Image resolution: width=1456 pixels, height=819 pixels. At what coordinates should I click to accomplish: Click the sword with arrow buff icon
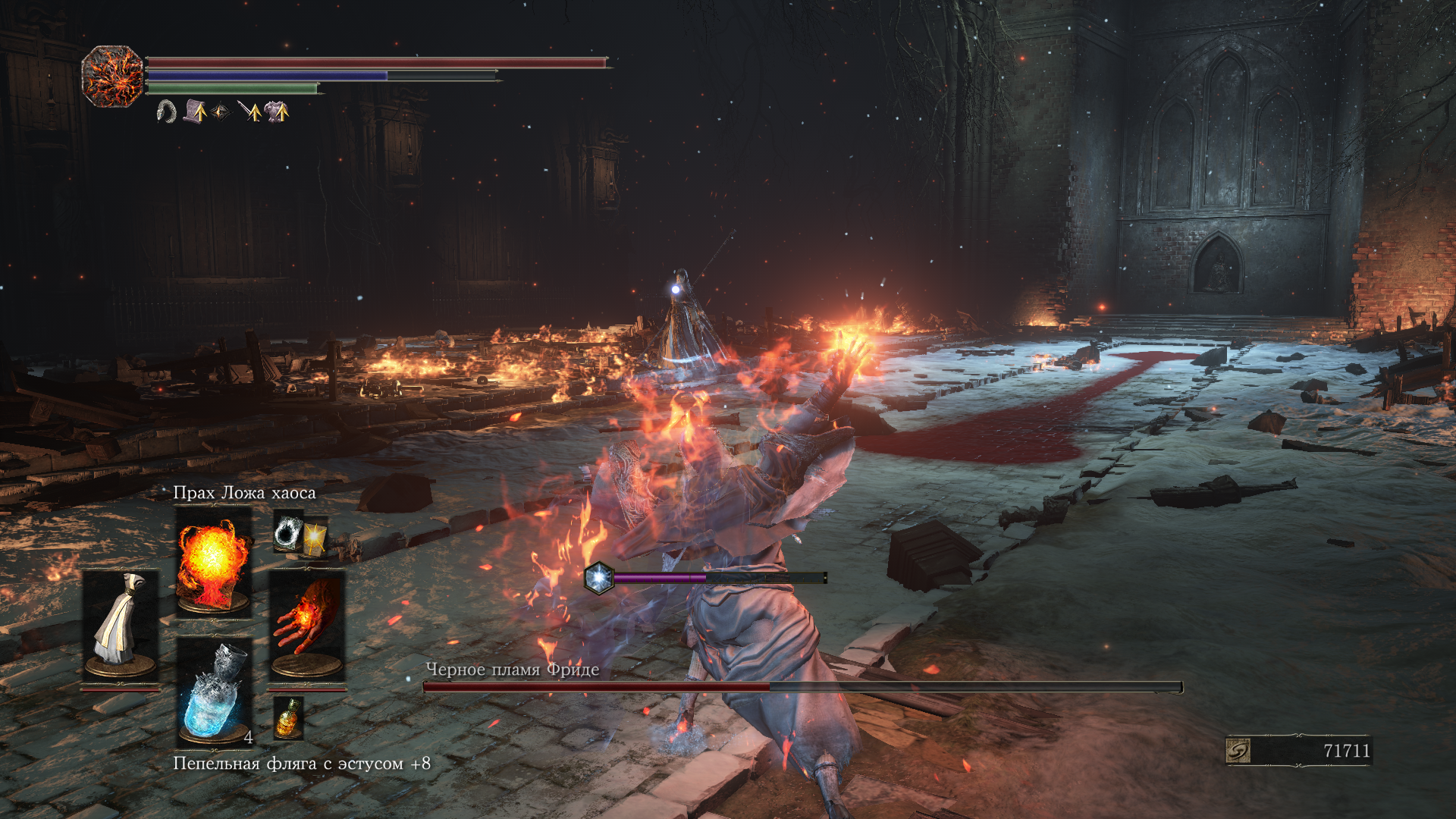(x=249, y=111)
